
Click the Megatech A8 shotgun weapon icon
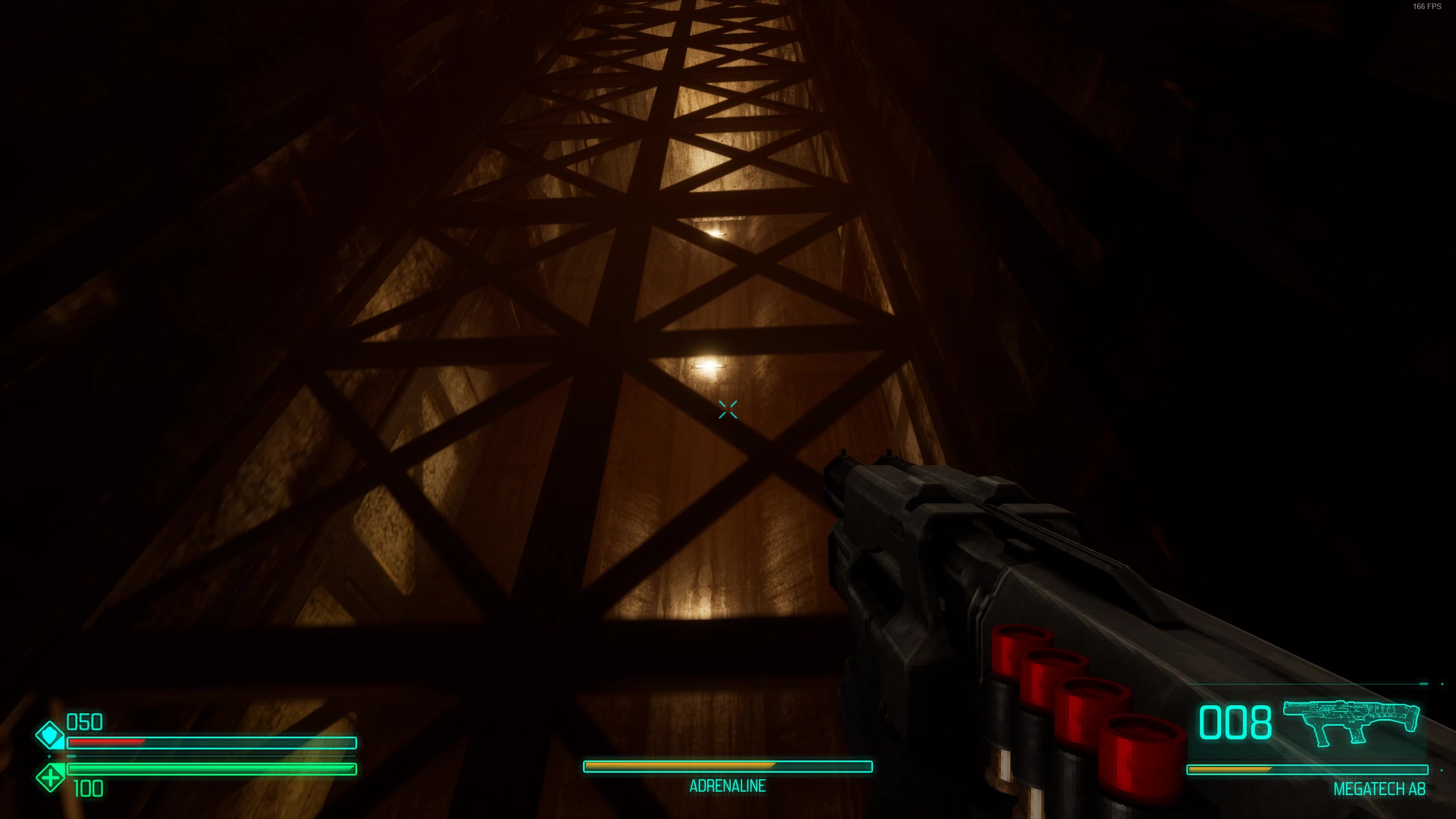(1350, 722)
